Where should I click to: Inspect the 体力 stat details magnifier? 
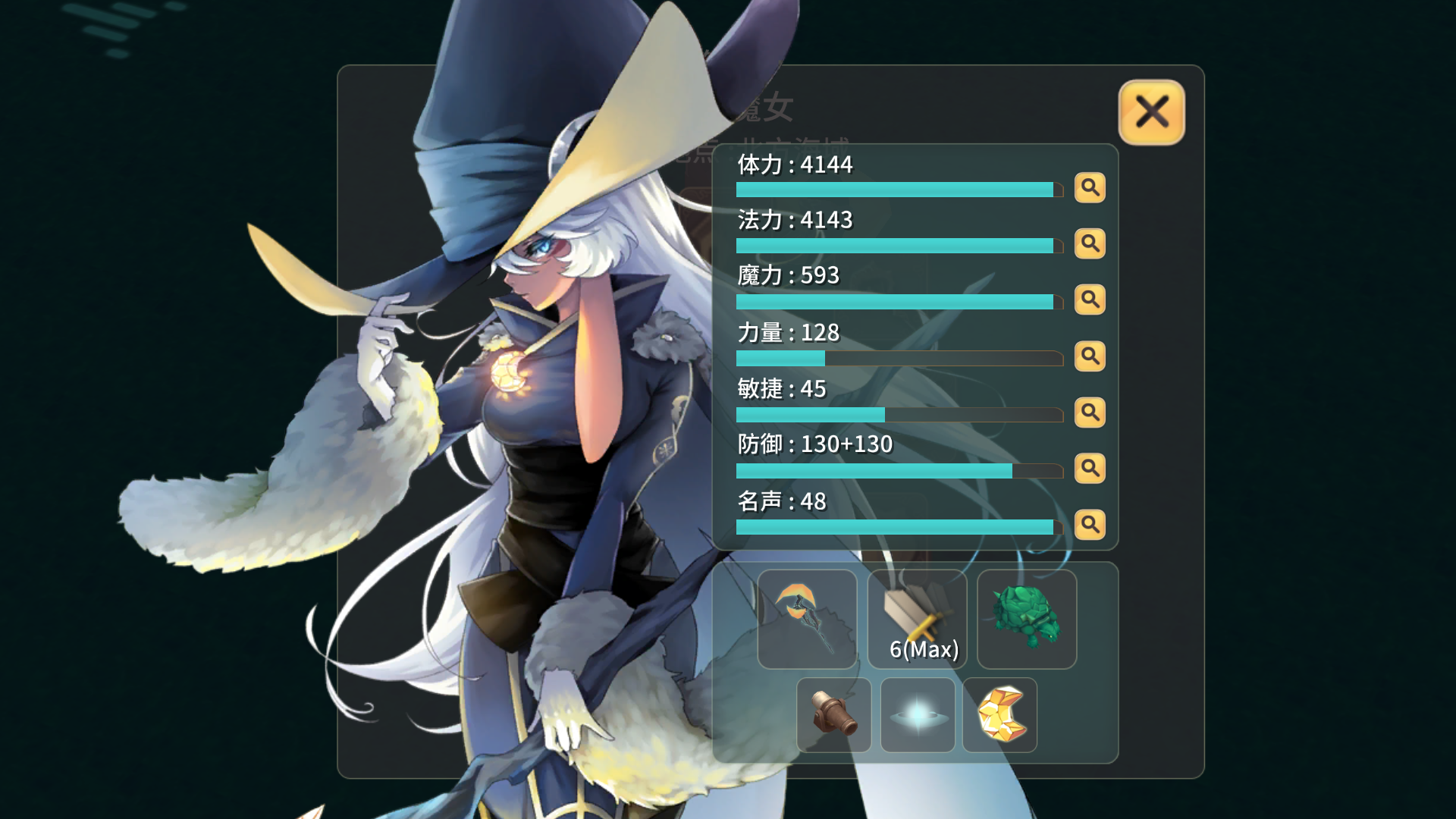click(x=1090, y=188)
